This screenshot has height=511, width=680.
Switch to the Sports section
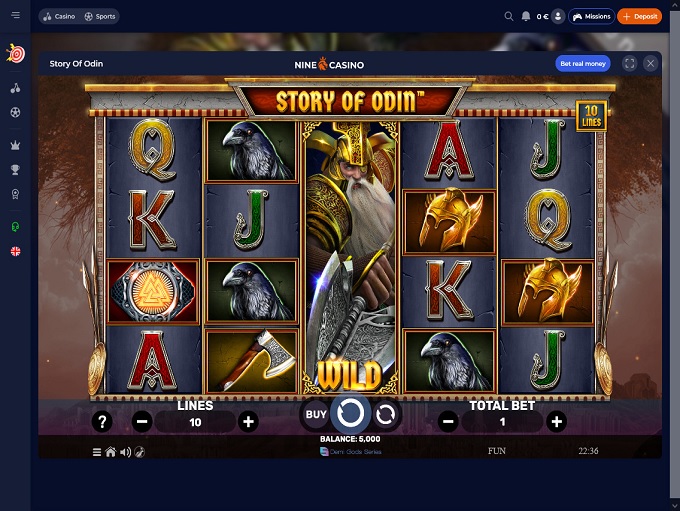(x=100, y=17)
